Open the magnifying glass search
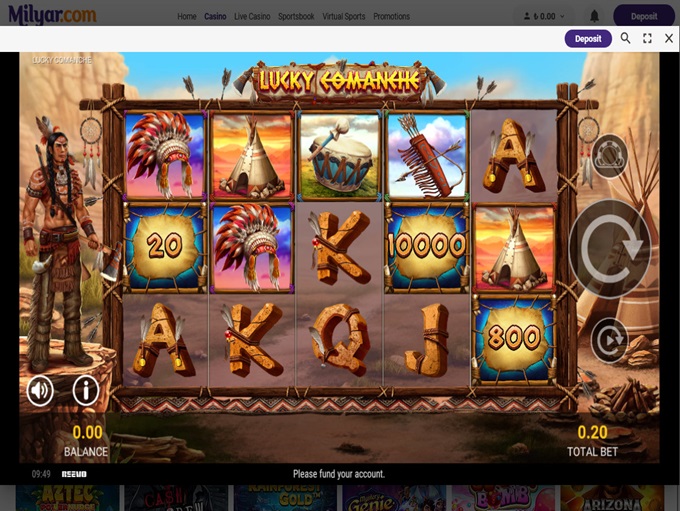Image resolution: width=680 pixels, height=511 pixels. point(626,39)
